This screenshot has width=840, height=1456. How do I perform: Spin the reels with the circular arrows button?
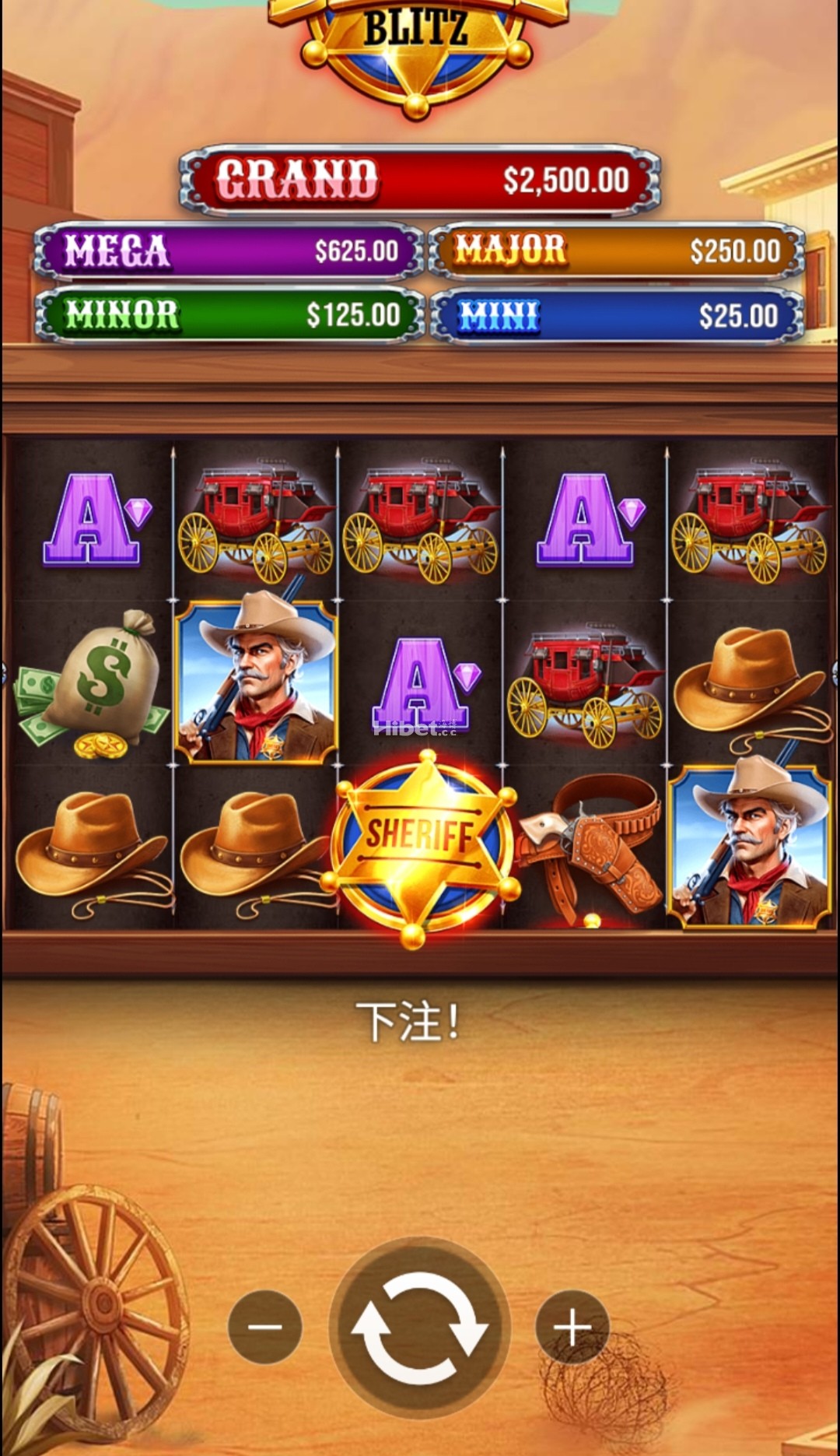pos(419,1326)
